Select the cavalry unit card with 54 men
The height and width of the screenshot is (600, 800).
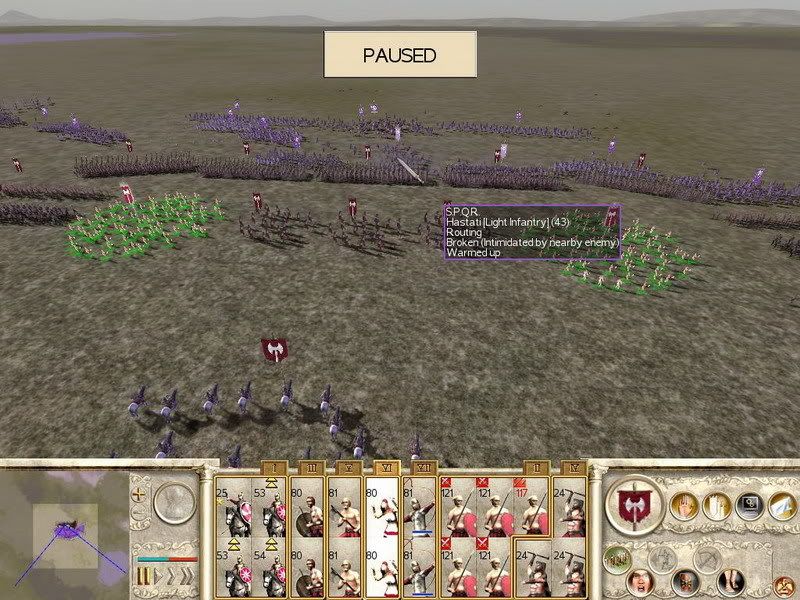point(272,572)
